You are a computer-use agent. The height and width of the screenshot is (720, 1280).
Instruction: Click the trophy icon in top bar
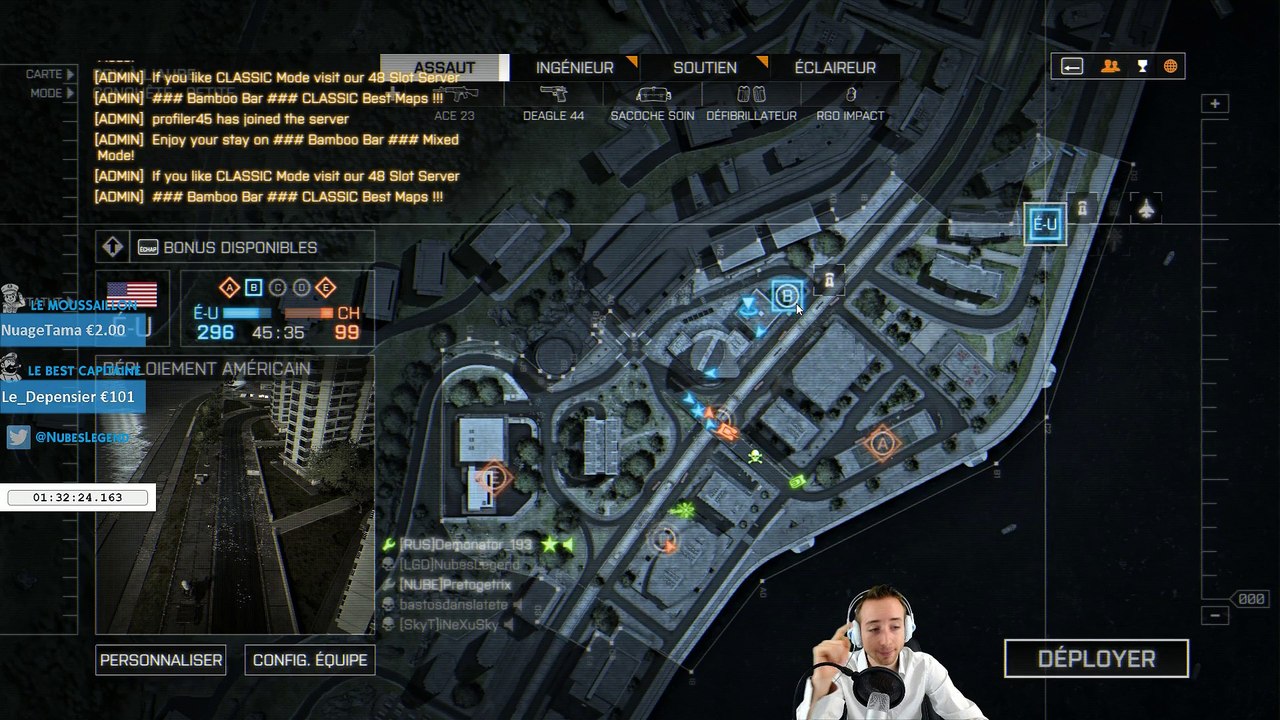(1142, 67)
